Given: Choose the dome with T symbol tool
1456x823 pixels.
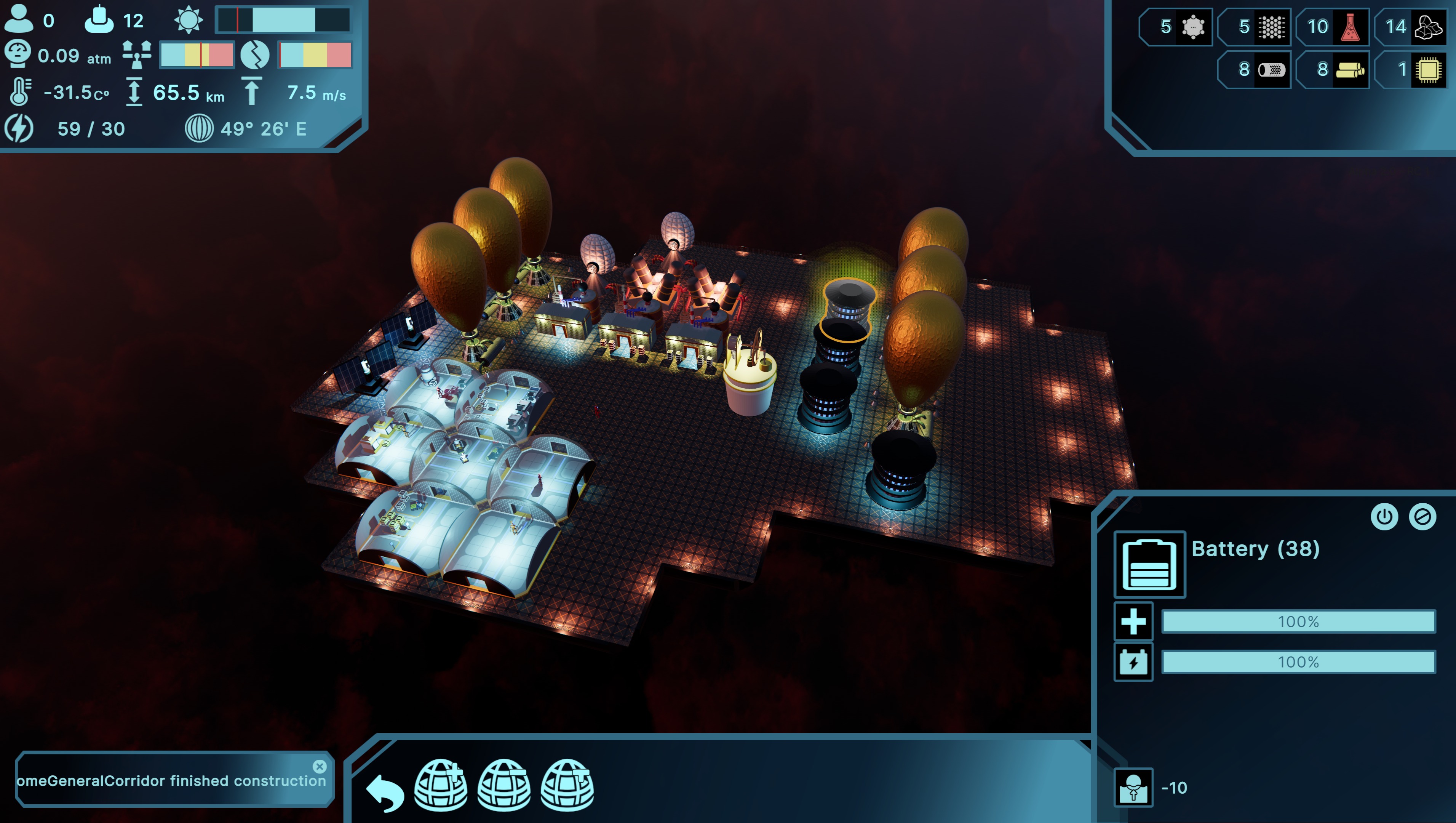Looking at the screenshot, I should pyautogui.click(x=567, y=785).
